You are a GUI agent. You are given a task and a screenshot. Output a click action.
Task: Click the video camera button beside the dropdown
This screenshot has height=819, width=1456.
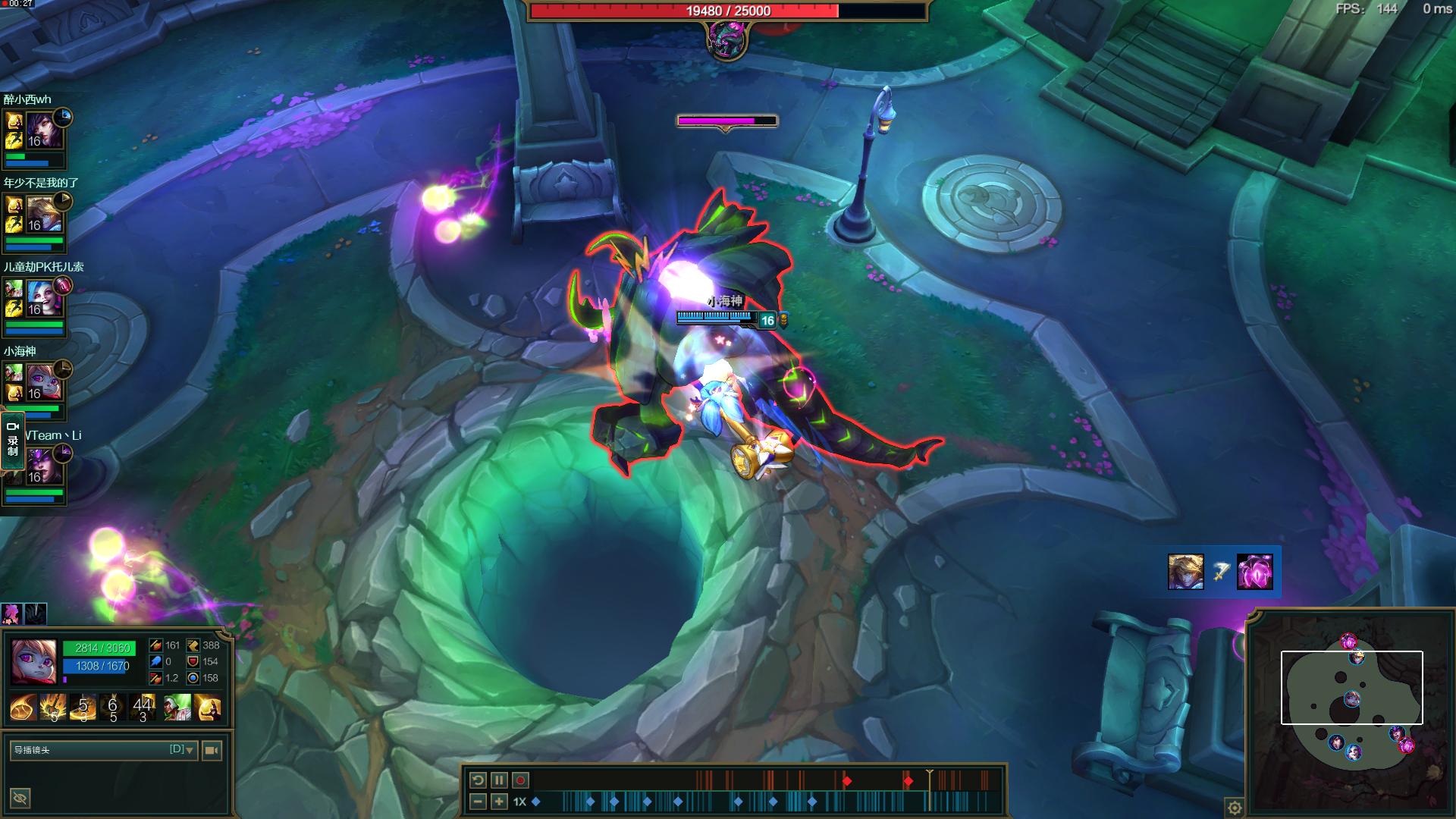point(212,750)
